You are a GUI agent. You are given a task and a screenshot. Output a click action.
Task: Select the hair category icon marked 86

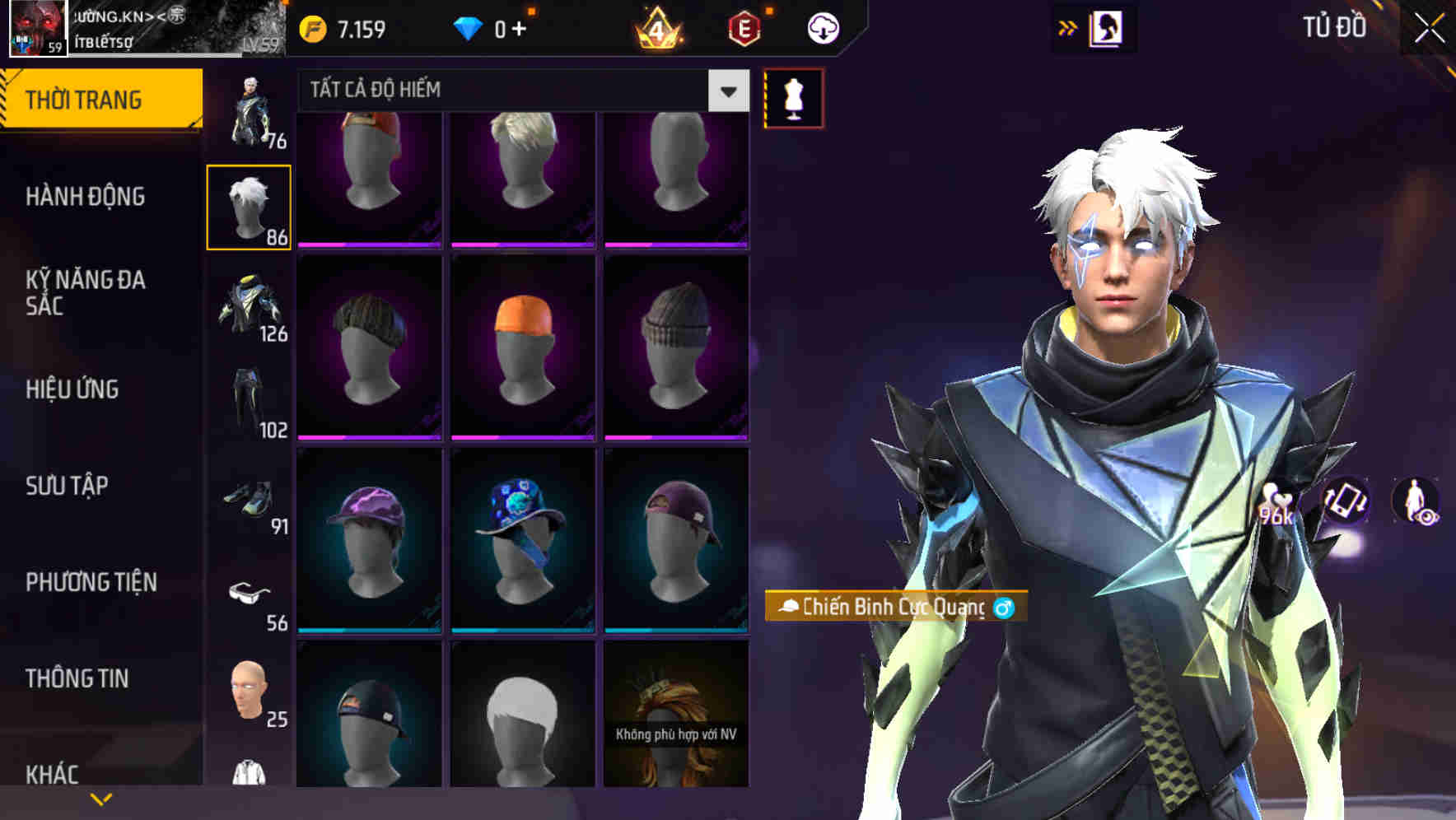(250, 206)
